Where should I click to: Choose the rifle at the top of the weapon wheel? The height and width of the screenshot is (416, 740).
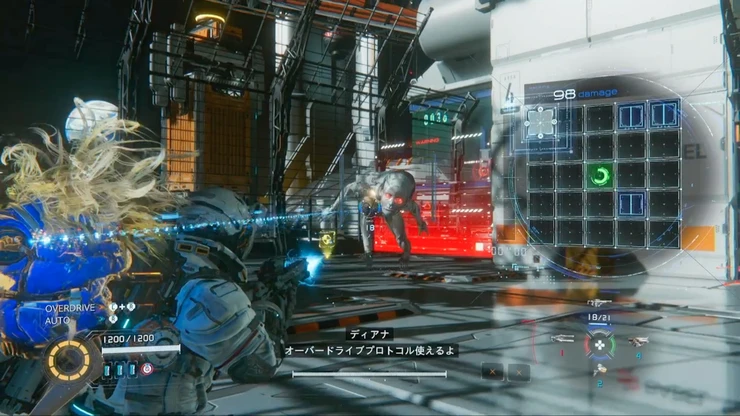click(598, 303)
